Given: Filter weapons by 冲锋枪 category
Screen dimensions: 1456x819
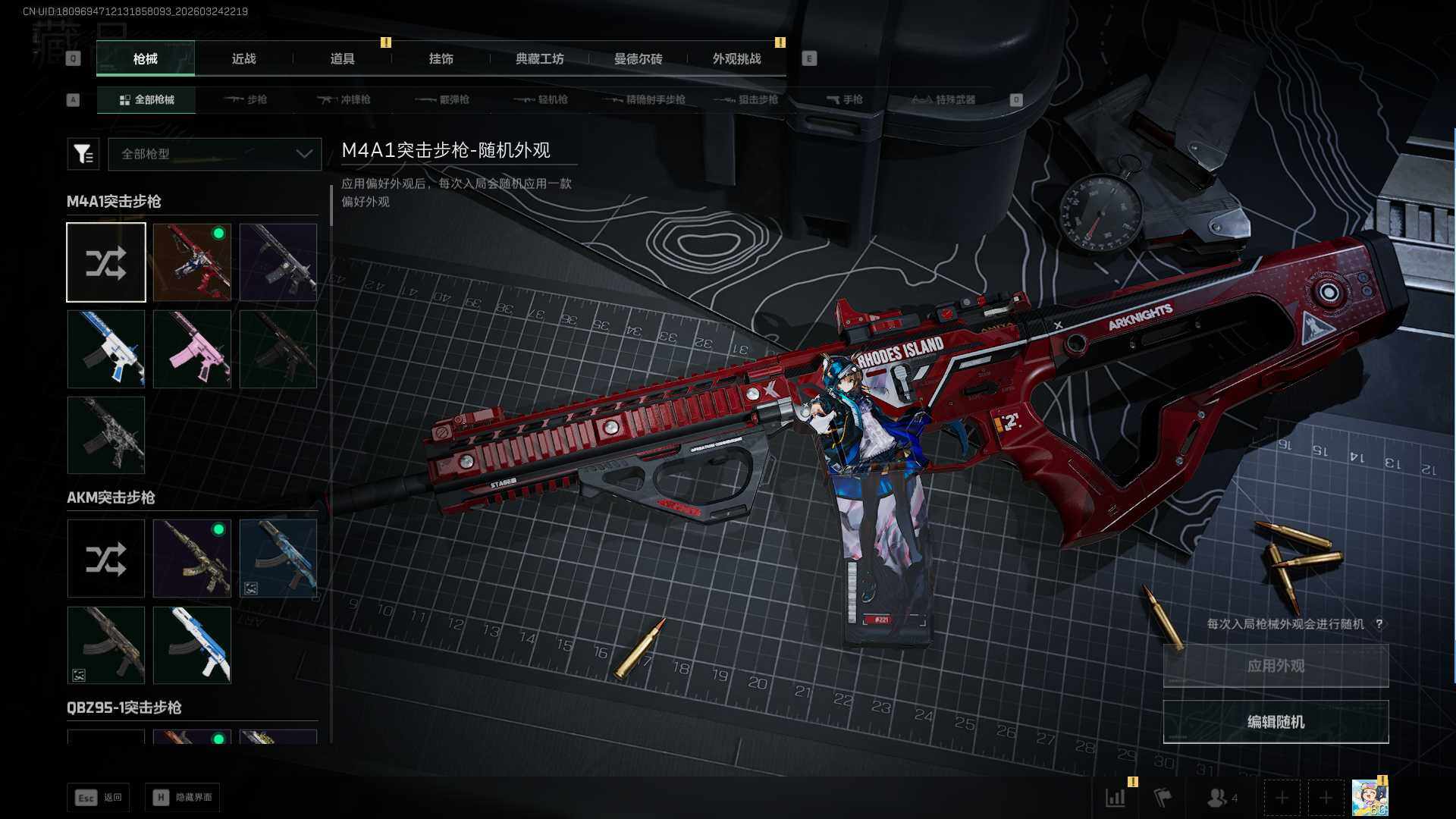Looking at the screenshot, I should [344, 99].
